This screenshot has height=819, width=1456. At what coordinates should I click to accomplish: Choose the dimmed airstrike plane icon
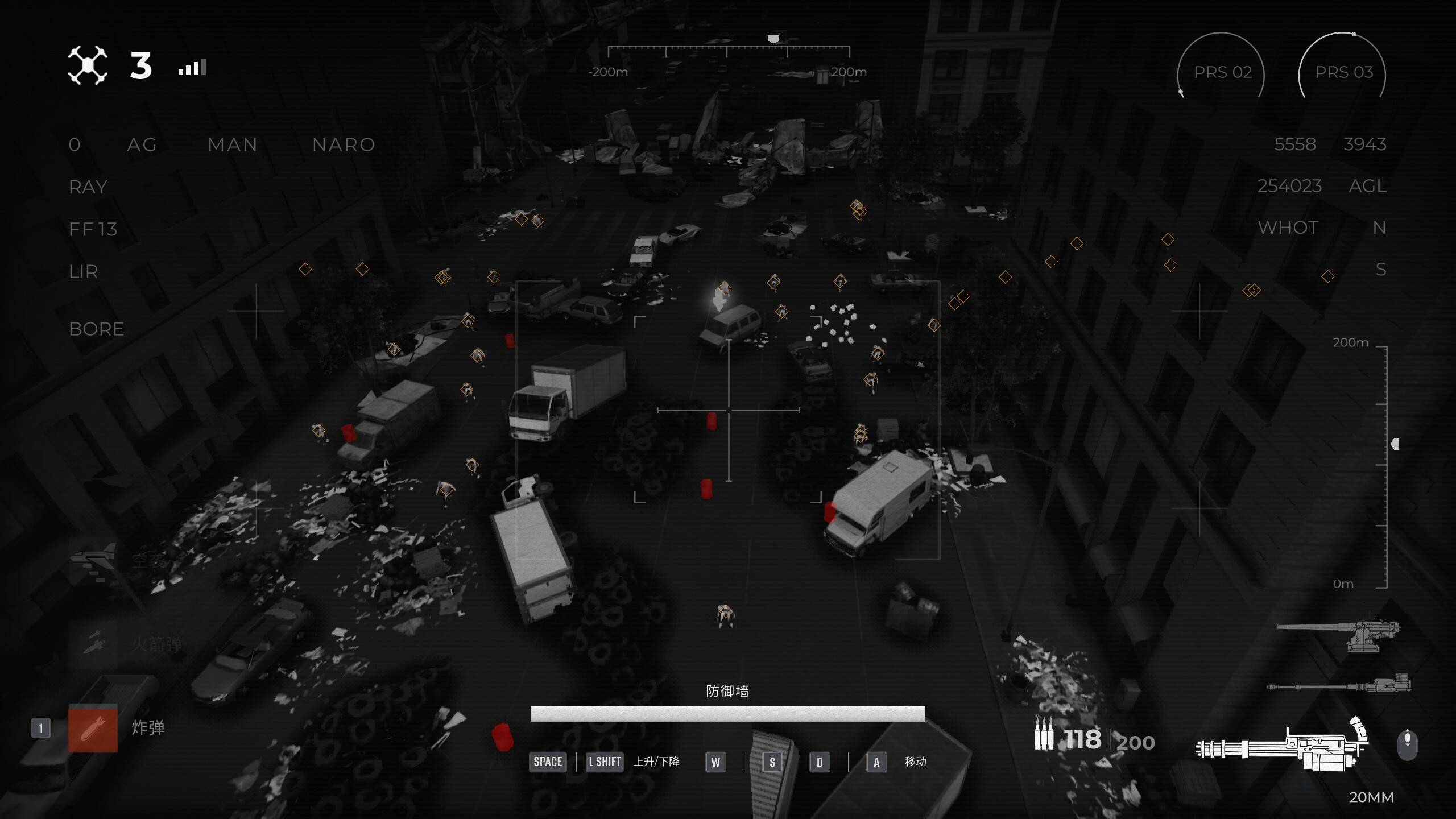pos(93,560)
